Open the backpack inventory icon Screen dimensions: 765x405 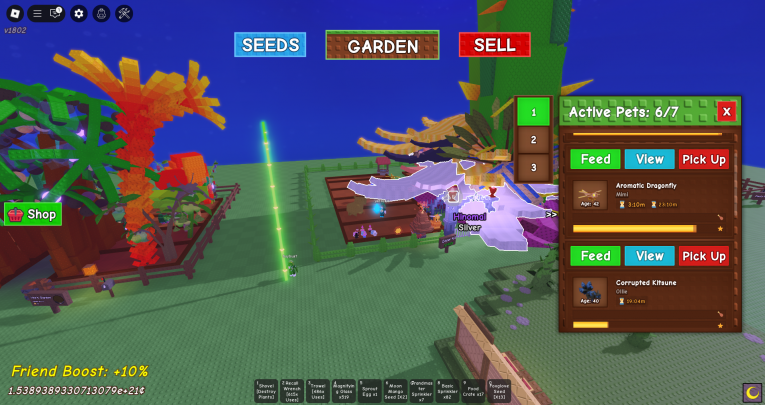point(101,13)
